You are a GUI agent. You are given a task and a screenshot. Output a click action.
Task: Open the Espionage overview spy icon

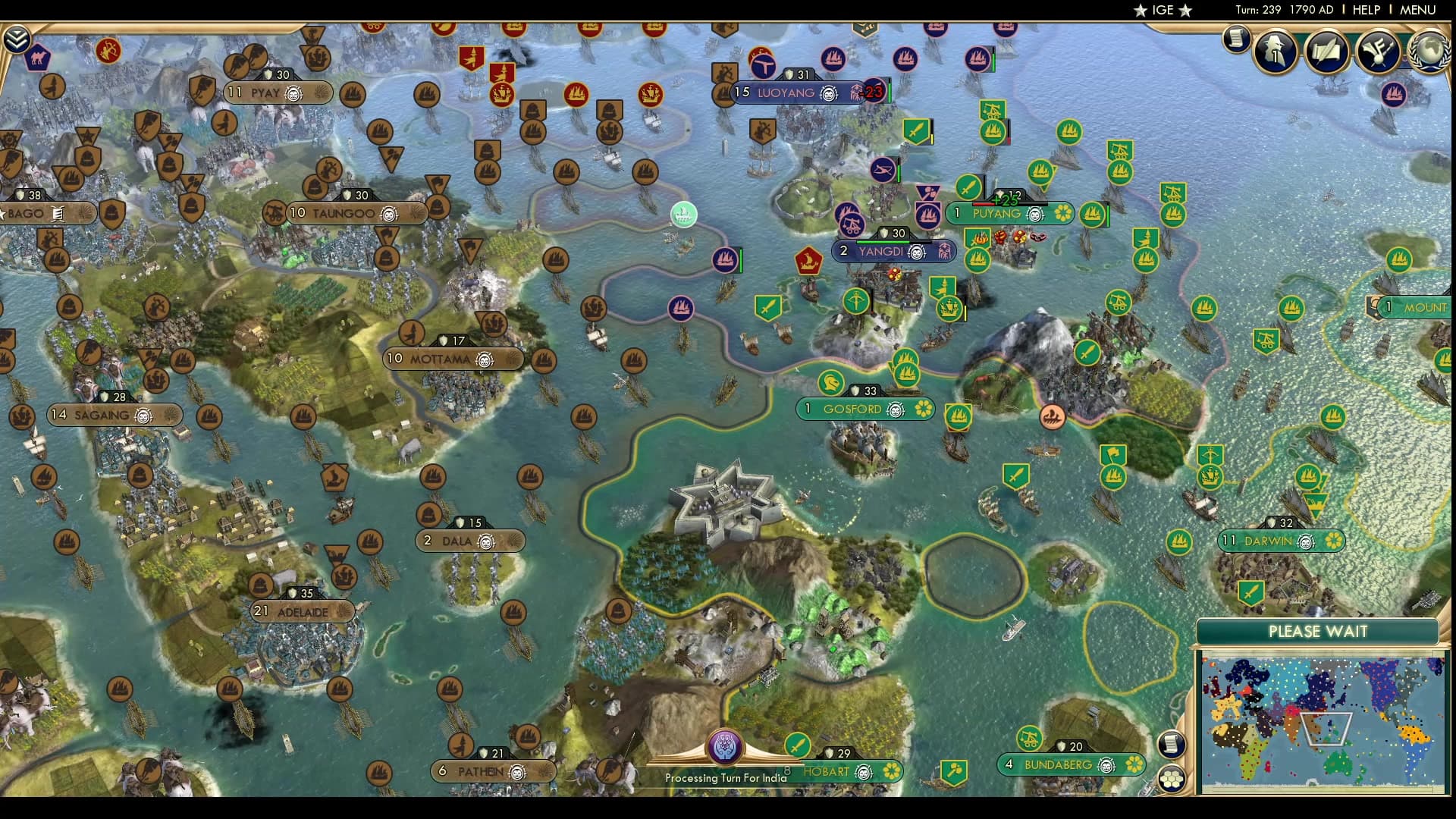click(1274, 51)
